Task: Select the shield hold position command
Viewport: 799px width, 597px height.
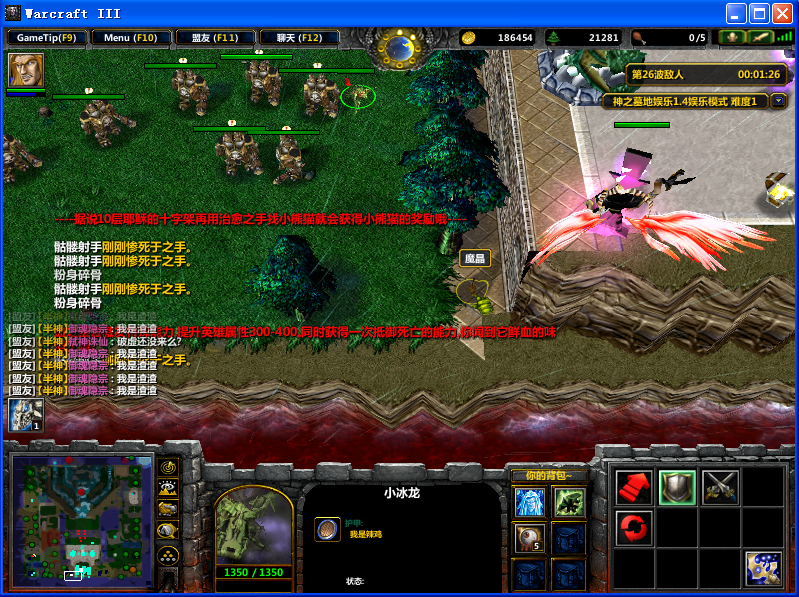Action: [x=677, y=487]
